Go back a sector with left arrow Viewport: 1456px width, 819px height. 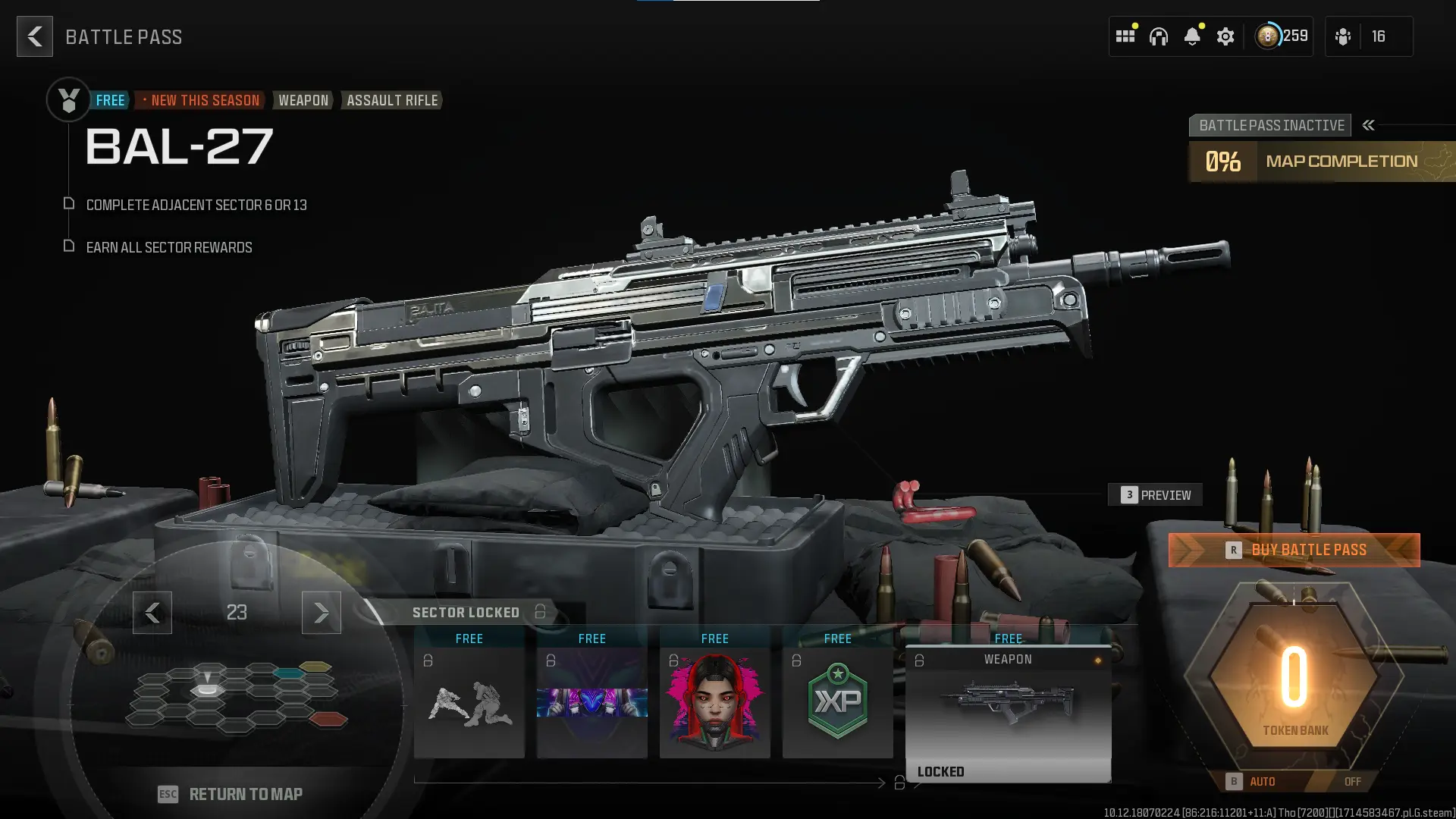(152, 613)
